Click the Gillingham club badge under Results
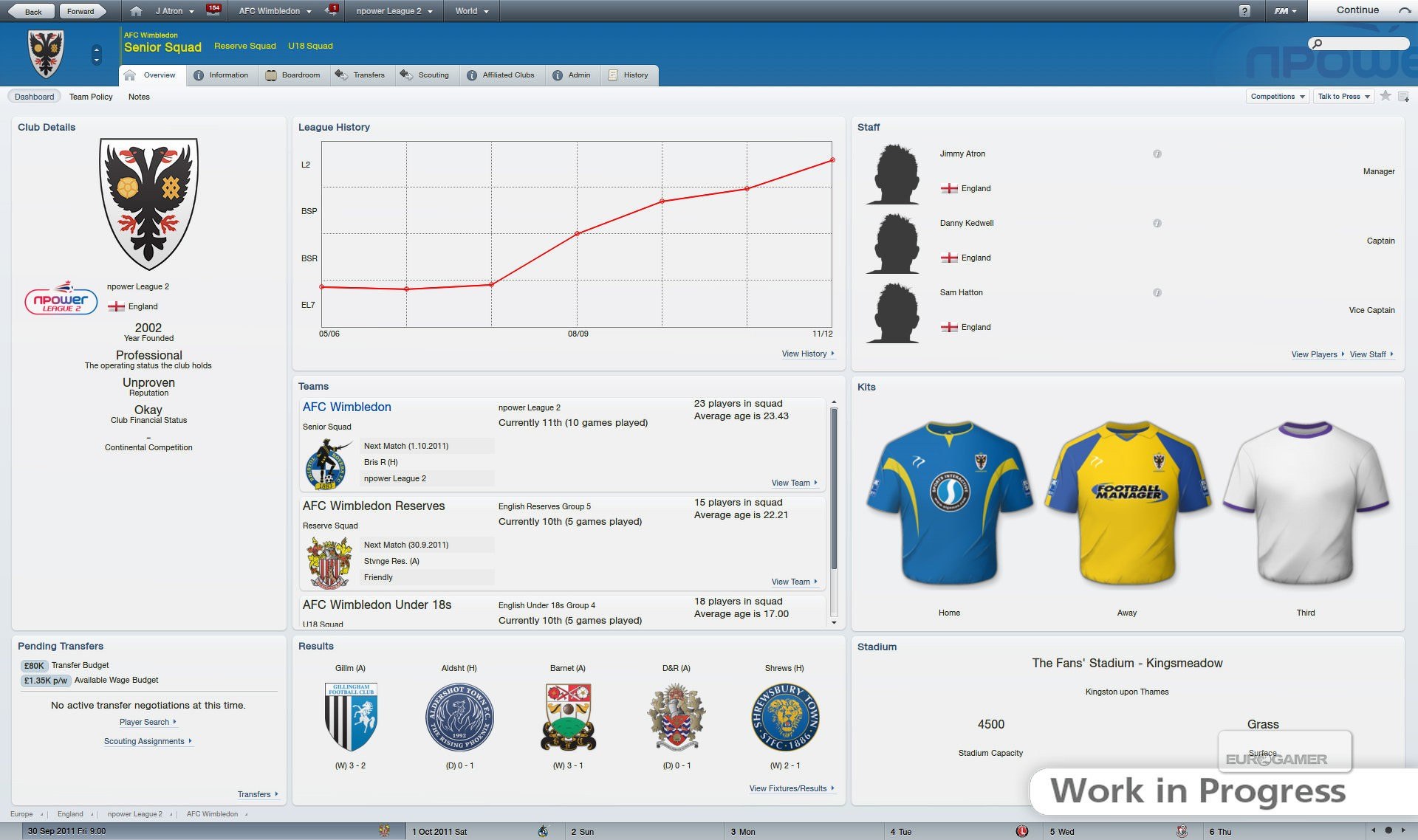Viewport: 1418px width, 840px height. (351, 716)
